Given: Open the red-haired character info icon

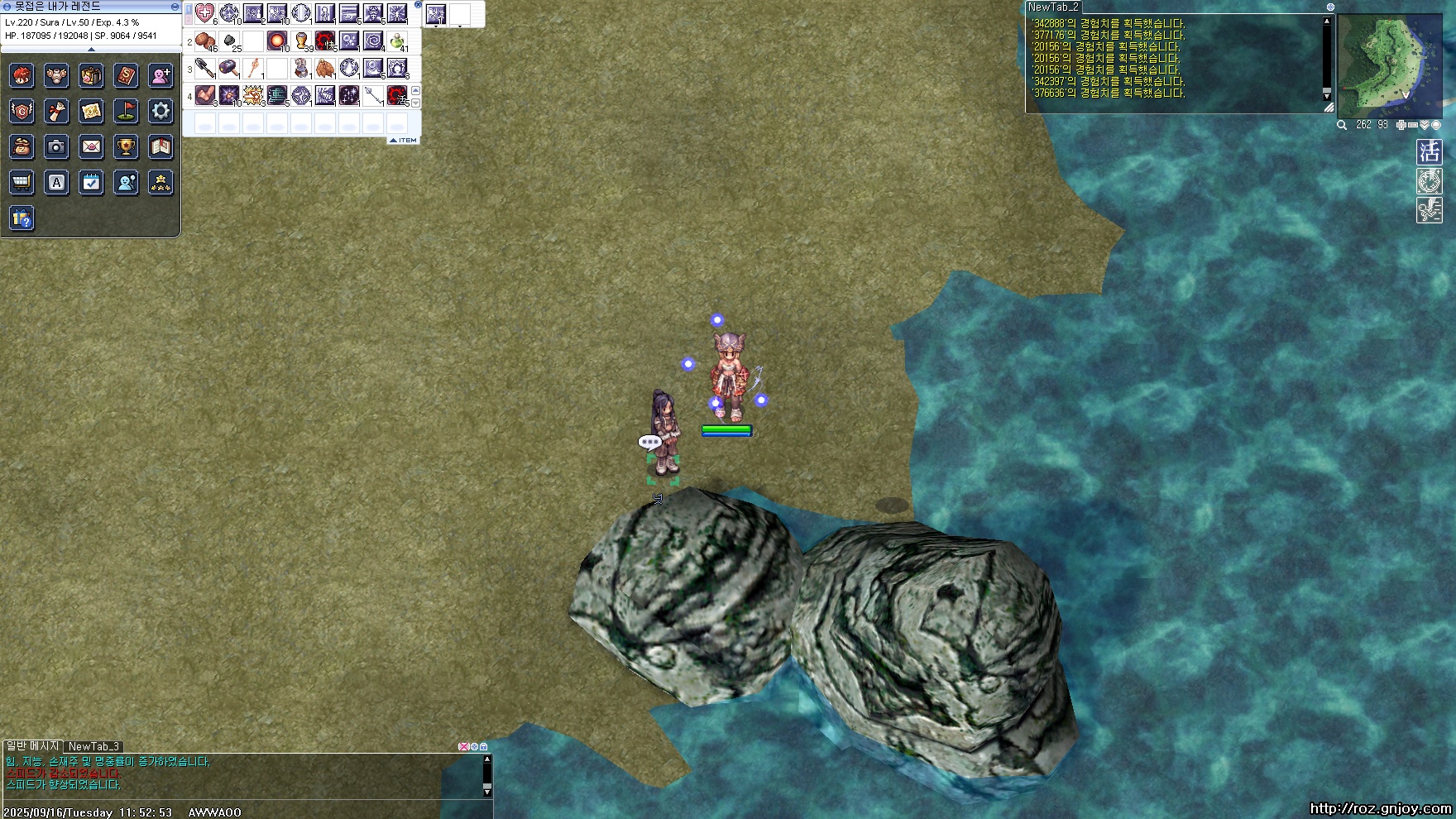Looking at the screenshot, I should pyautogui.click(x=22, y=76).
